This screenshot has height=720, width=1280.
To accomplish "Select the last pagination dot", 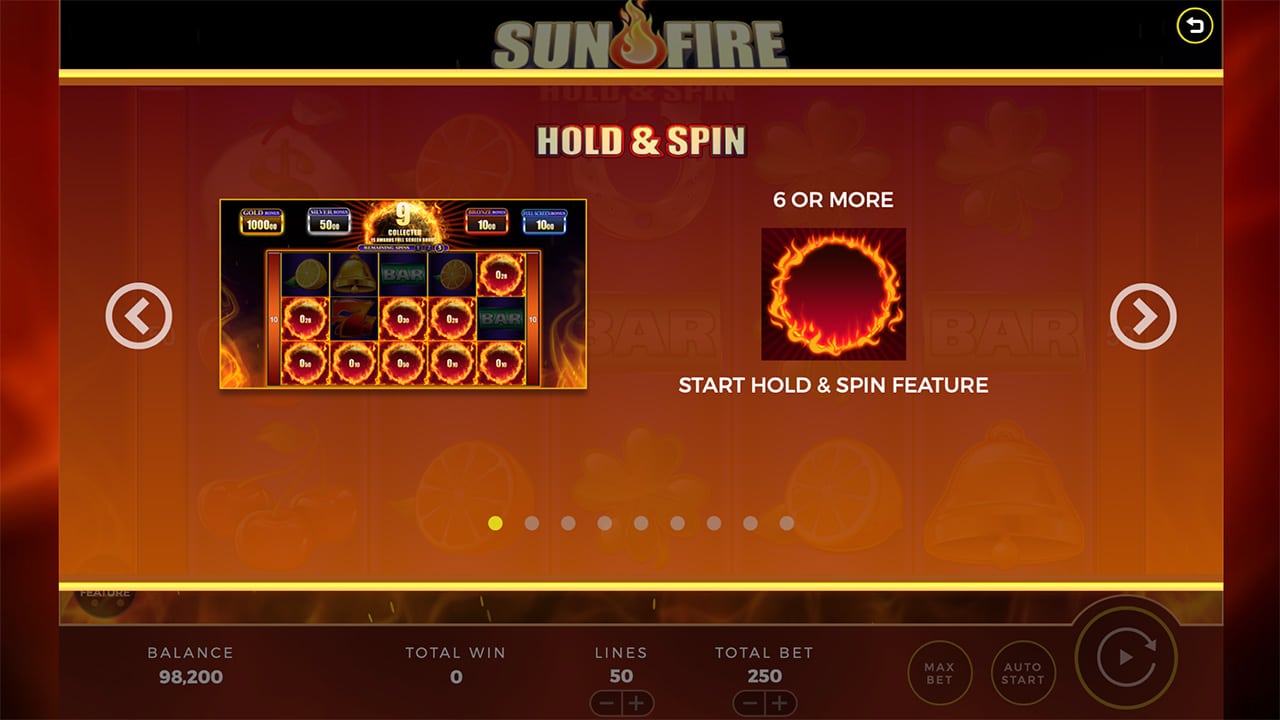I will pyautogui.click(x=785, y=522).
